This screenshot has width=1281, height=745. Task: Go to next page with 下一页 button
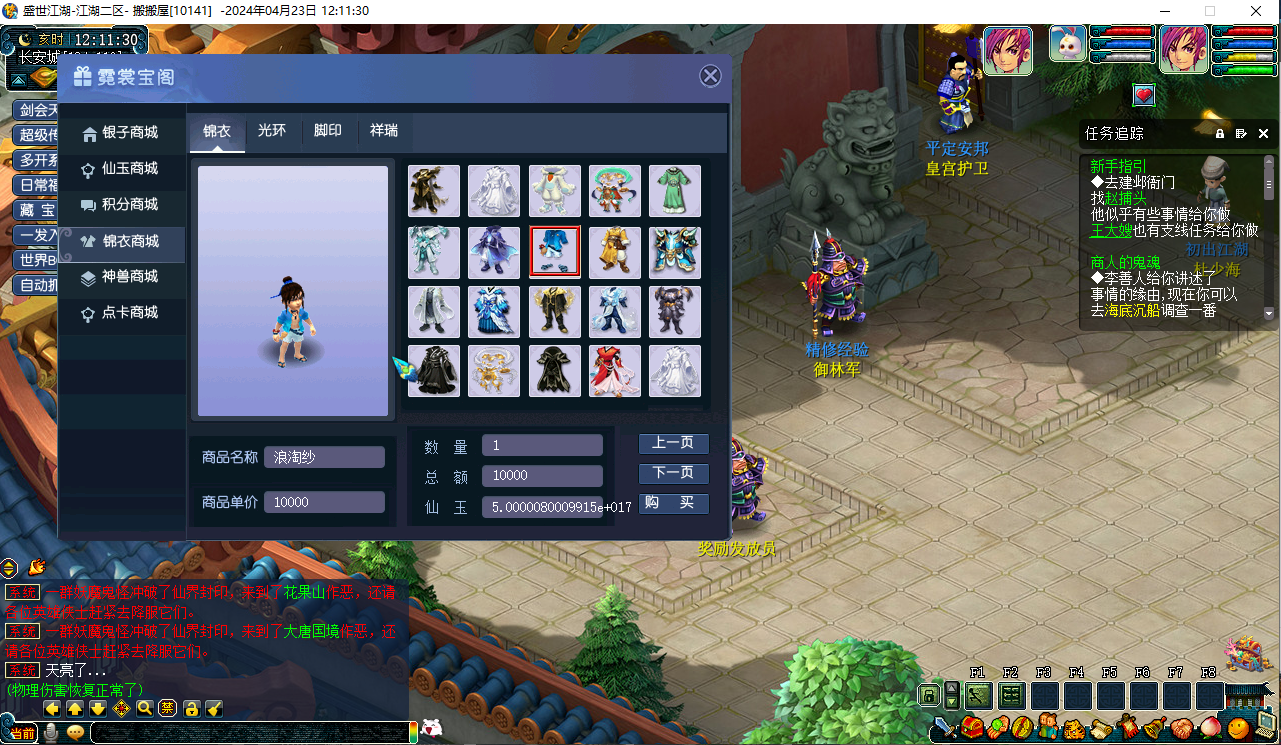(x=673, y=473)
